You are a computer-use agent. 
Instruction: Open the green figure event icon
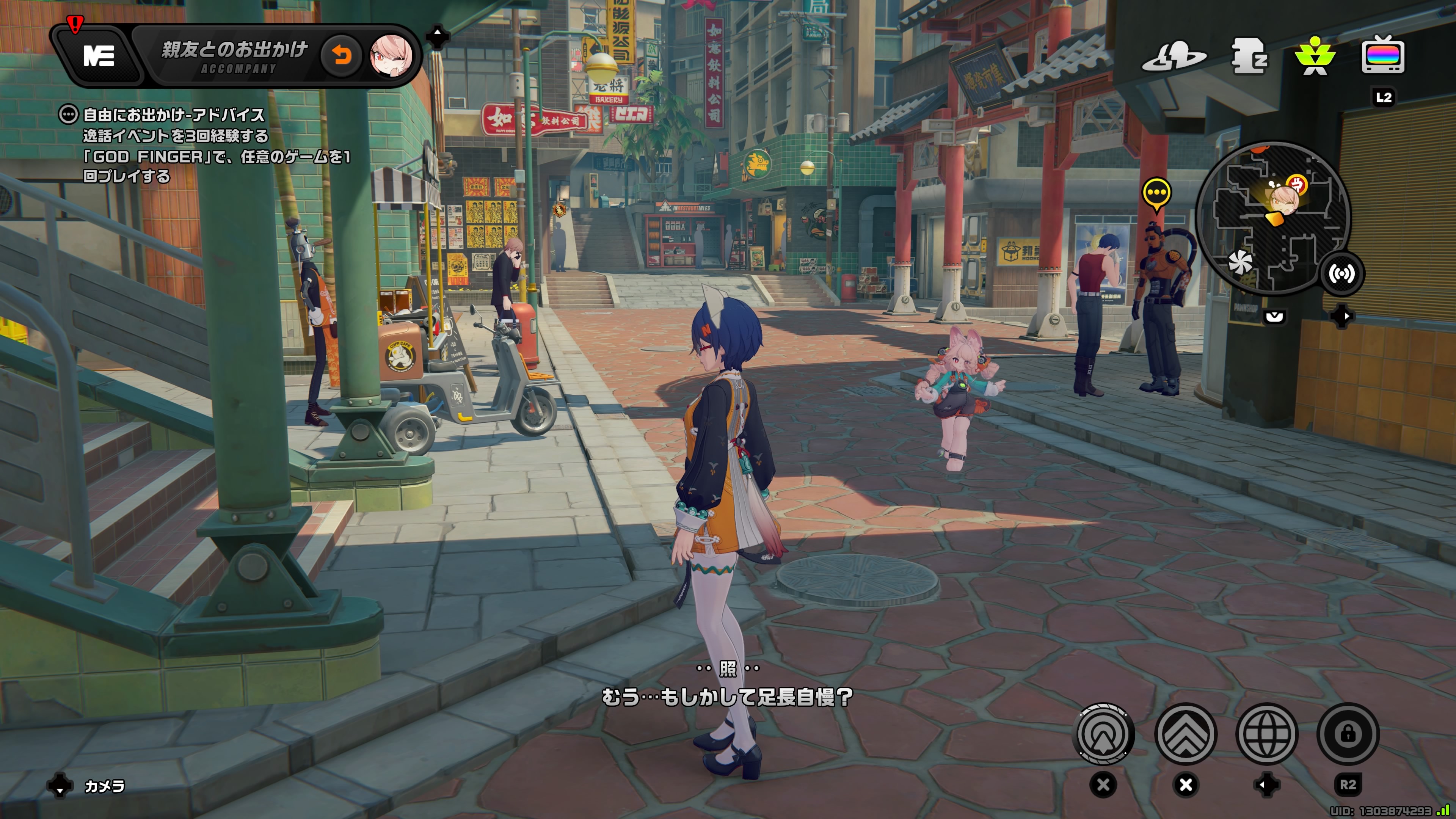pyautogui.click(x=1315, y=56)
